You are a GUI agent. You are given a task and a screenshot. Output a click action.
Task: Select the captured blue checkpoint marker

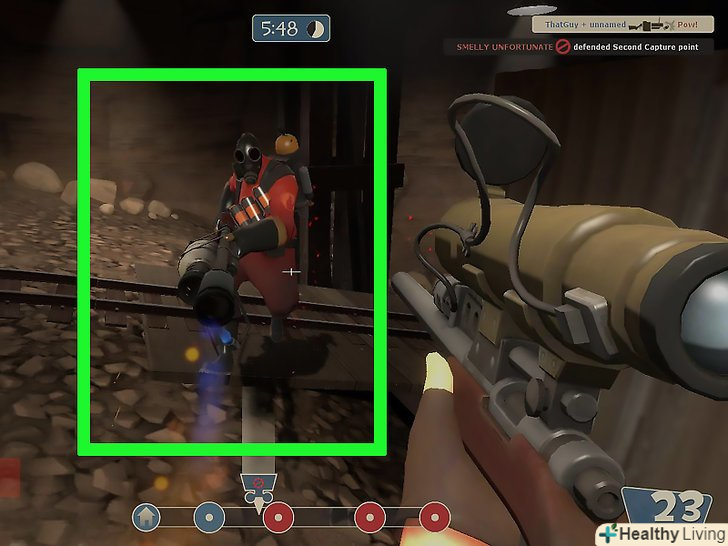pyautogui.click(x=208, y=517)
